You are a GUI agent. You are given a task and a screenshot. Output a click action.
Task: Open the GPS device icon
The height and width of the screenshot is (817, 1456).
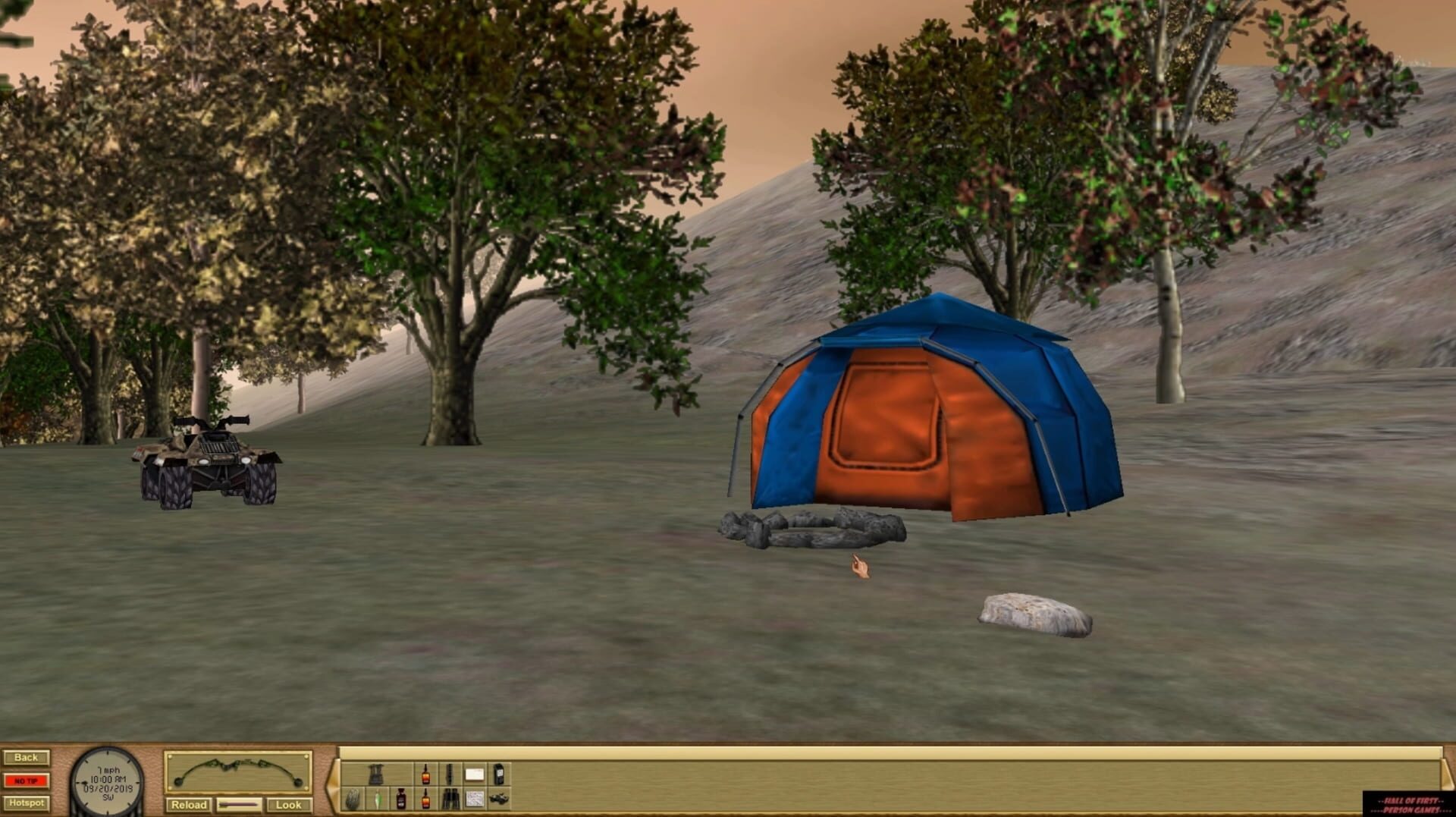499,775
